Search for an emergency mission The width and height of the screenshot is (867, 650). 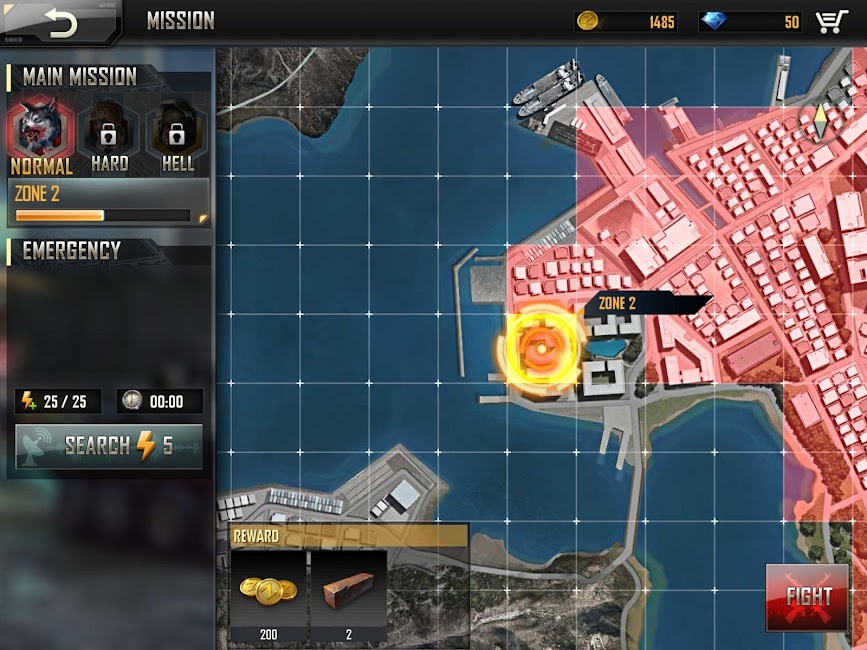(109, 446)
